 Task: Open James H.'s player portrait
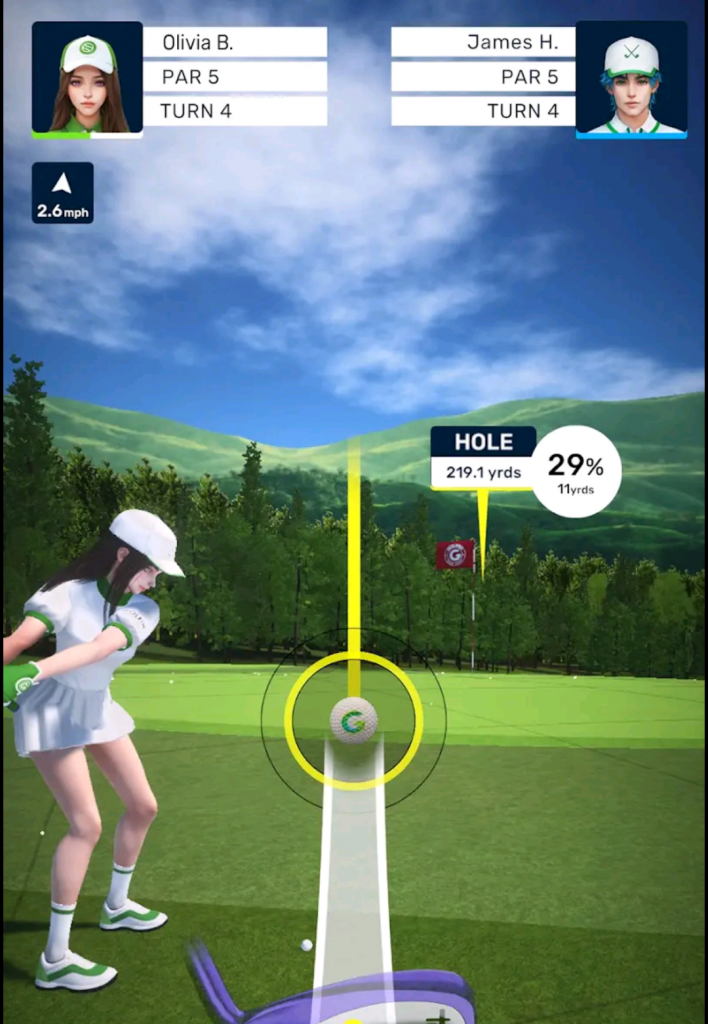pos(631,78)
